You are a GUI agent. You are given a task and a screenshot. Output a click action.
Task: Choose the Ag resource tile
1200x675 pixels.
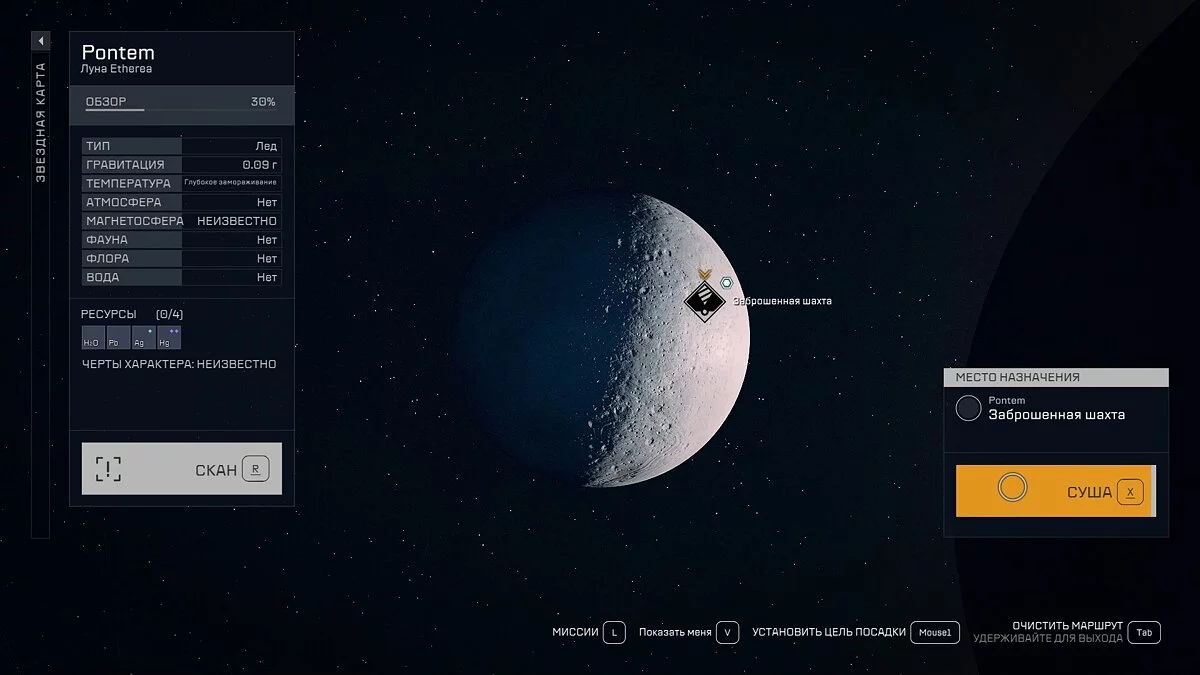142,338
